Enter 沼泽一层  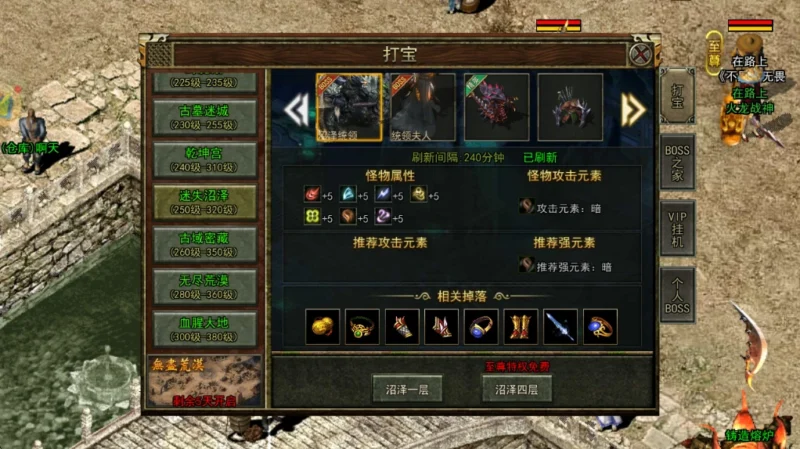407,389
